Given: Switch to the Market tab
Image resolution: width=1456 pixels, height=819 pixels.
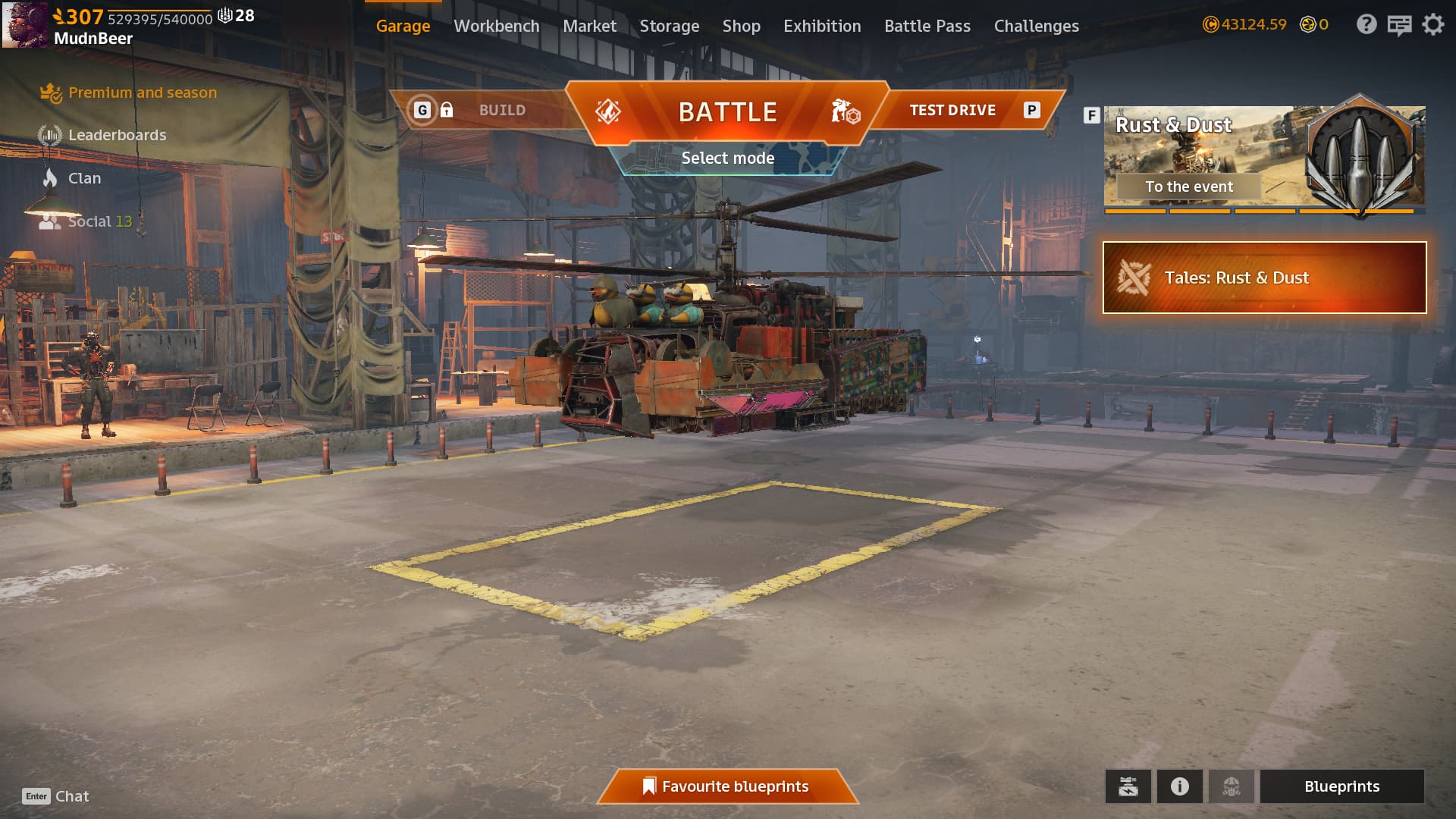Looking at the screenshot, I should 589,26.
